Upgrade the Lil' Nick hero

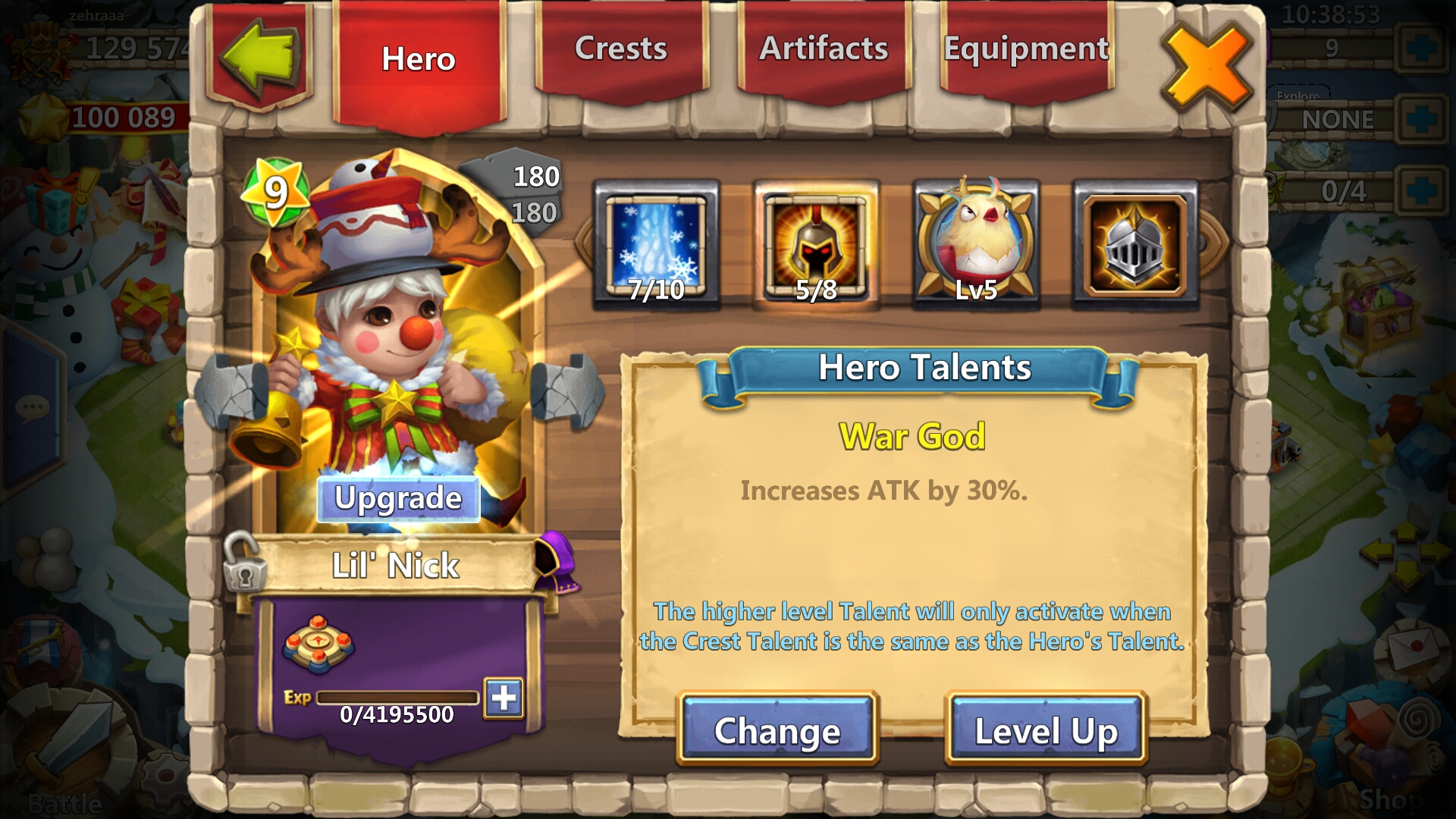pos(398,499)
